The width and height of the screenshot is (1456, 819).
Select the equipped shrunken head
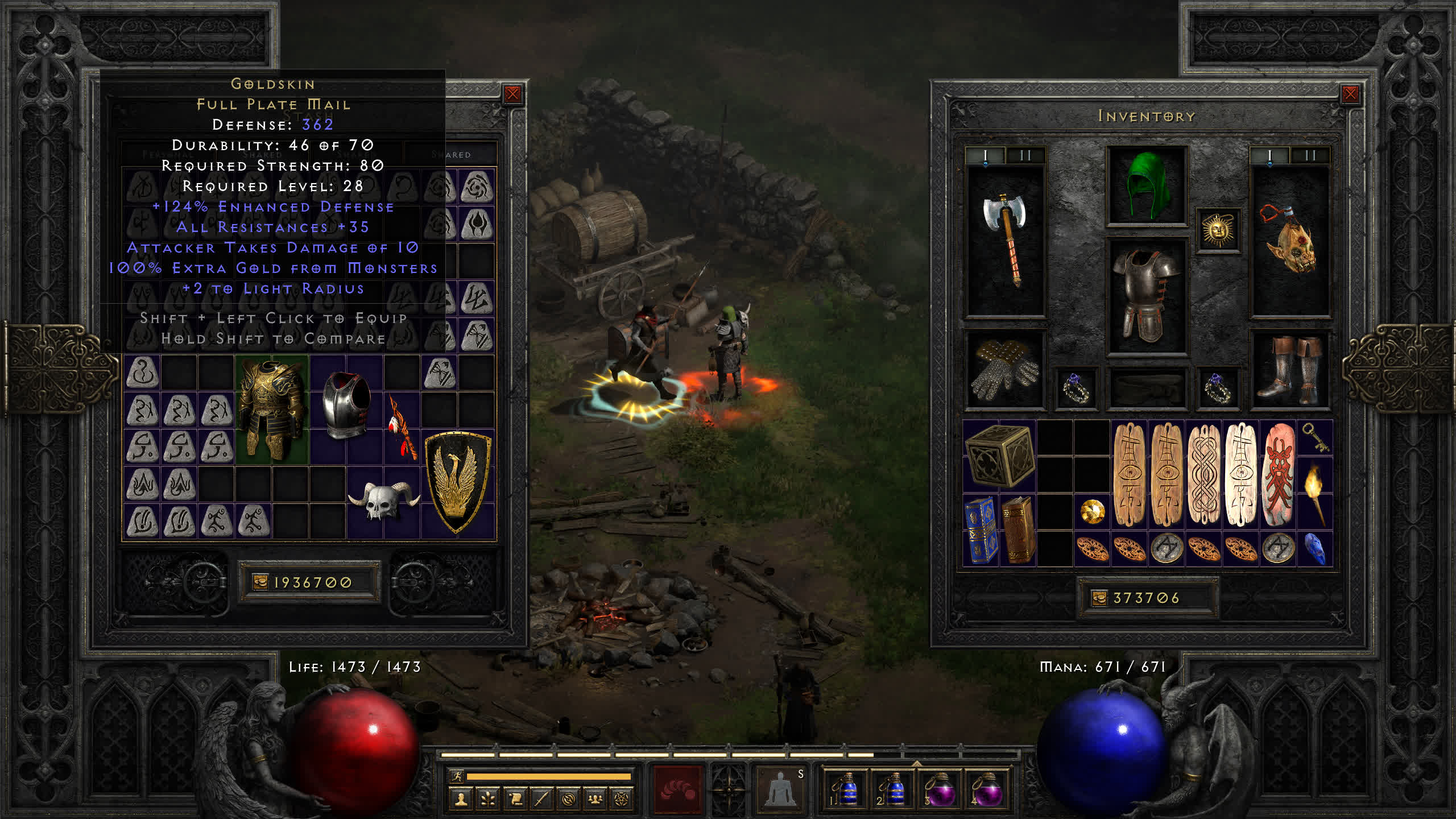point(1290,239)
